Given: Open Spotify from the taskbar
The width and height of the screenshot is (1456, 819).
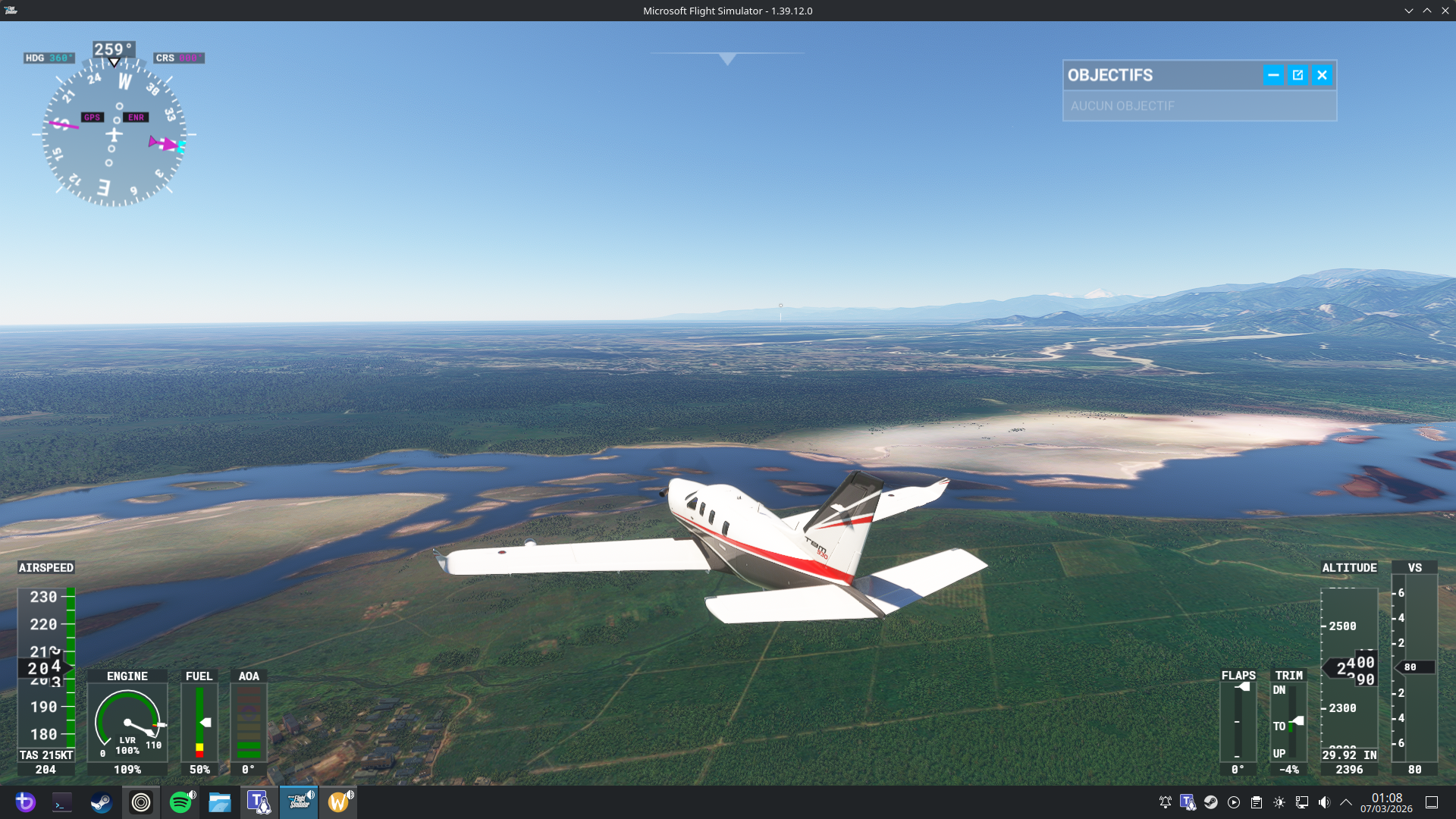Looking at the screenshot, I should point(180,802).
